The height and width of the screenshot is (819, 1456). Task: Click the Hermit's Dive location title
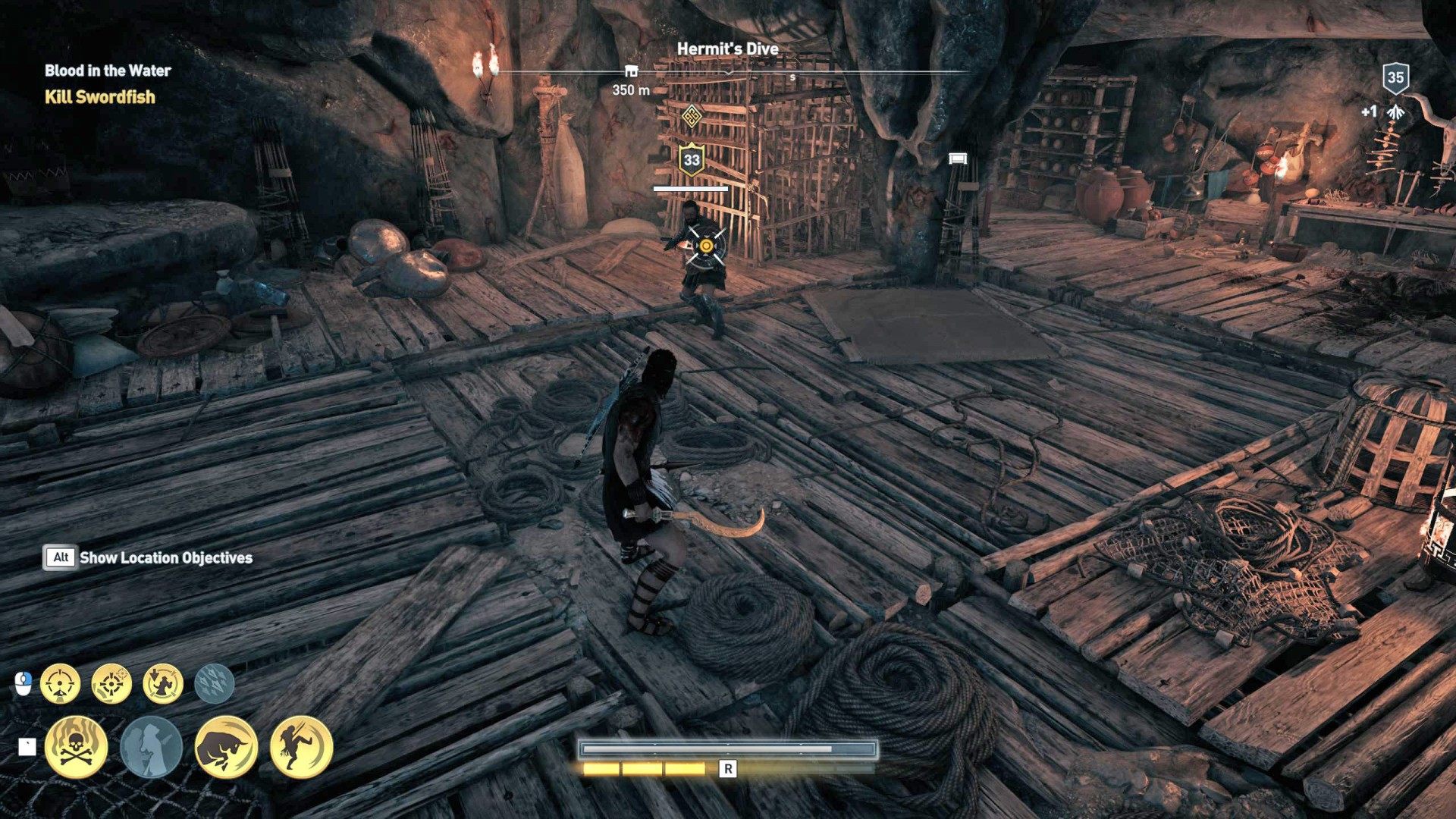pos(730,49)
